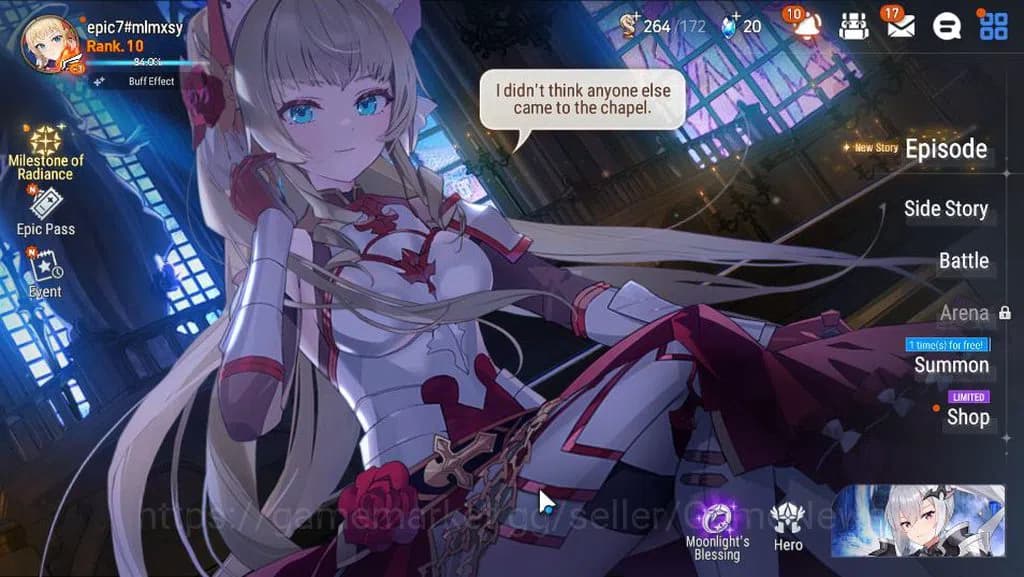Open the notification bell

click(x=806, y=26)
